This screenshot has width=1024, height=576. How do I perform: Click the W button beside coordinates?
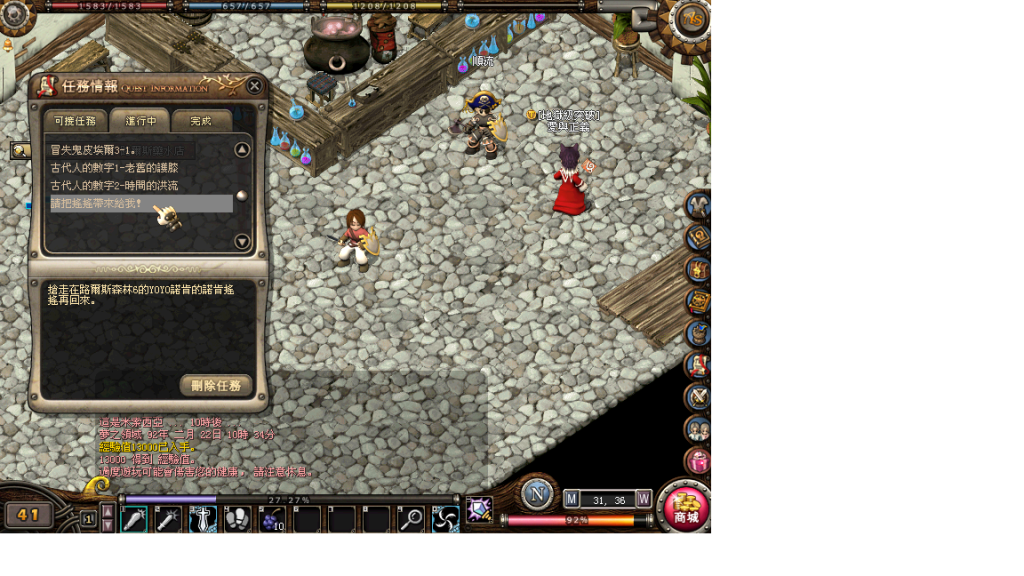pos(644,498)
